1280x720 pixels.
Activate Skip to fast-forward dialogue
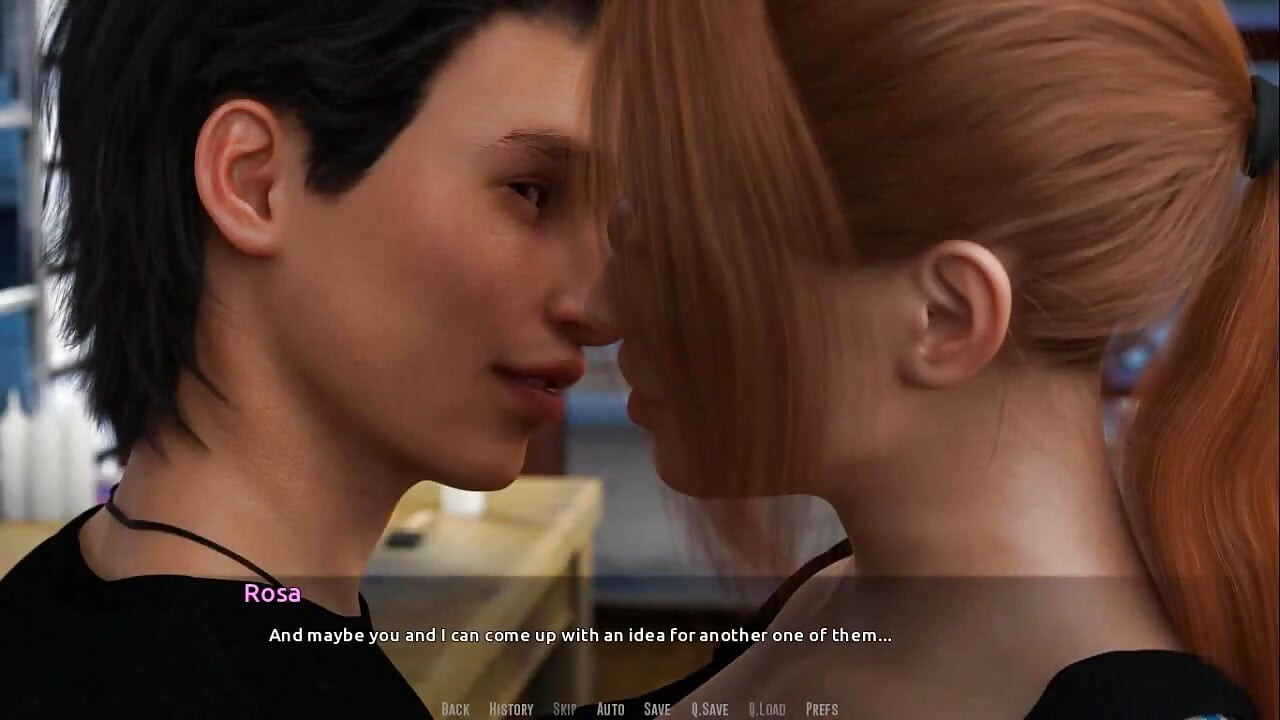pyautogui.click(x=565, y=709)
